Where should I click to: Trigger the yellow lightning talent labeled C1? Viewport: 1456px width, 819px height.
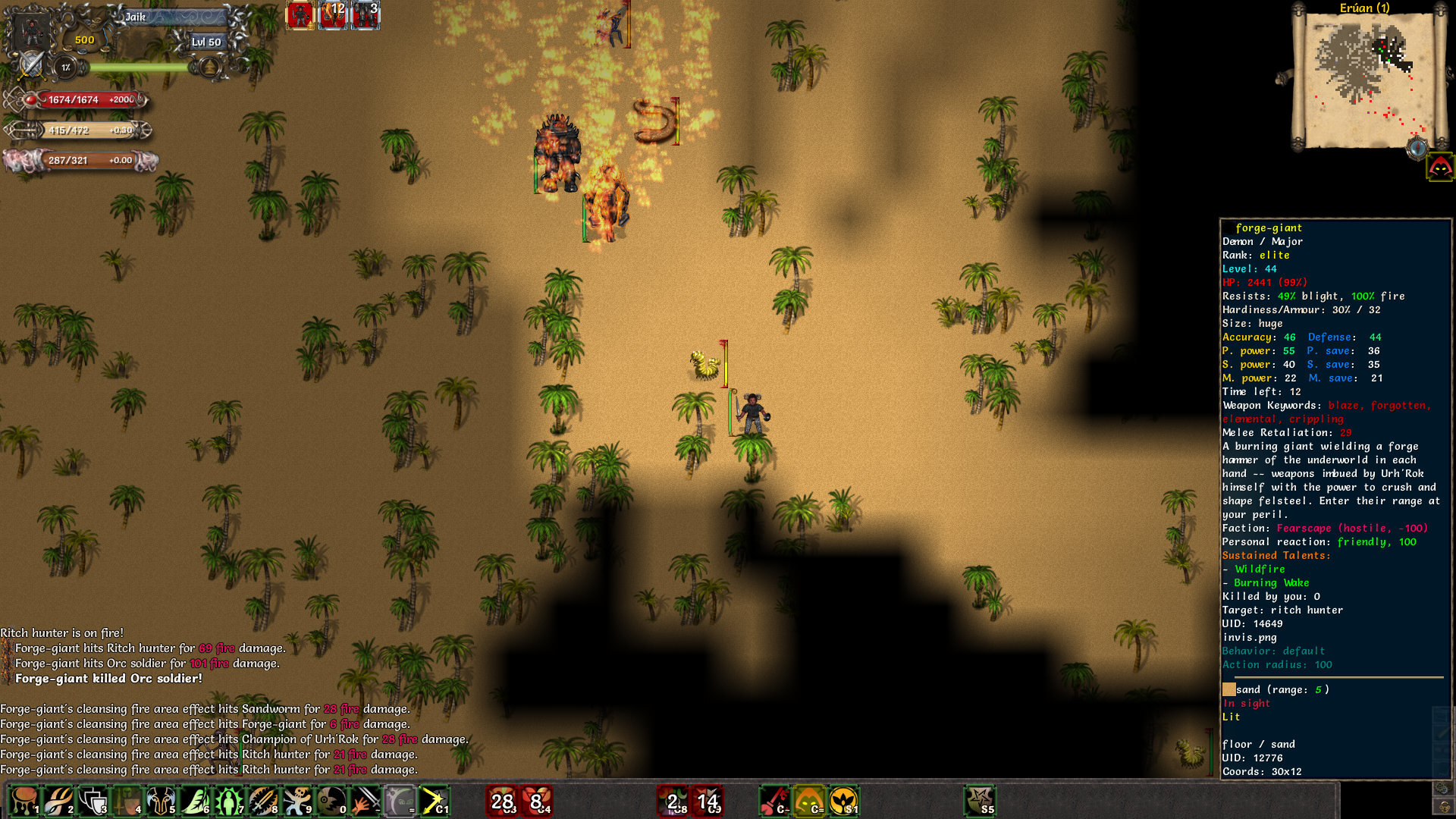[x=435, y=802]
